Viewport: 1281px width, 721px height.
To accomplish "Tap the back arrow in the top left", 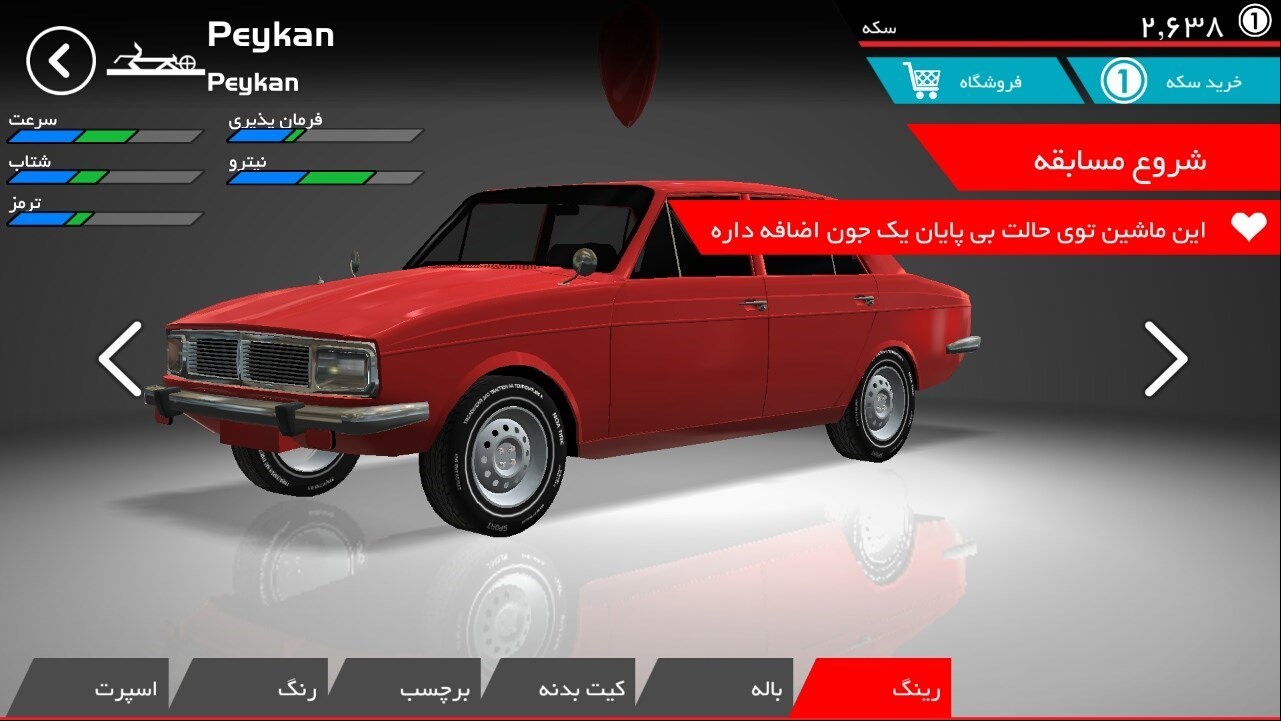I will pos(60,59).
